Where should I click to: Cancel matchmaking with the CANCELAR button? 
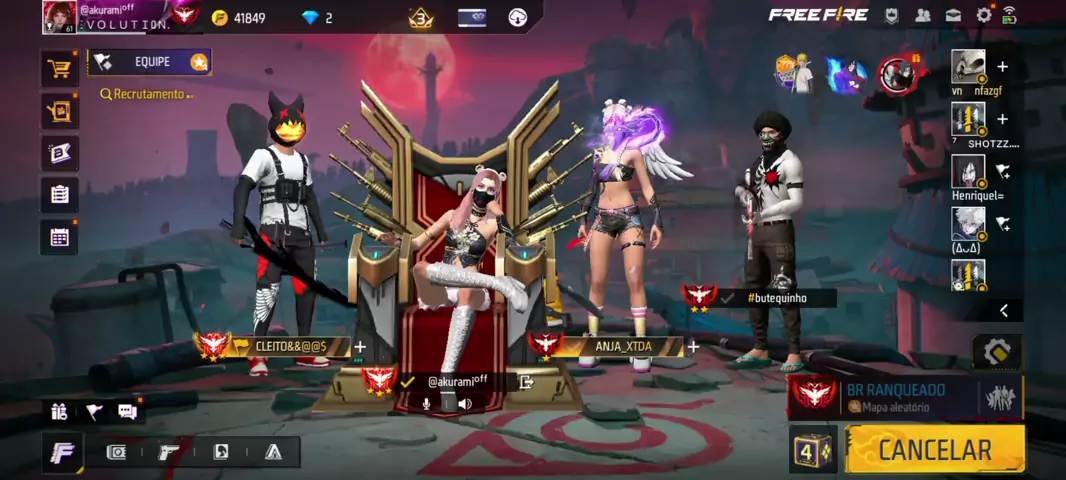tap(934, 450)
